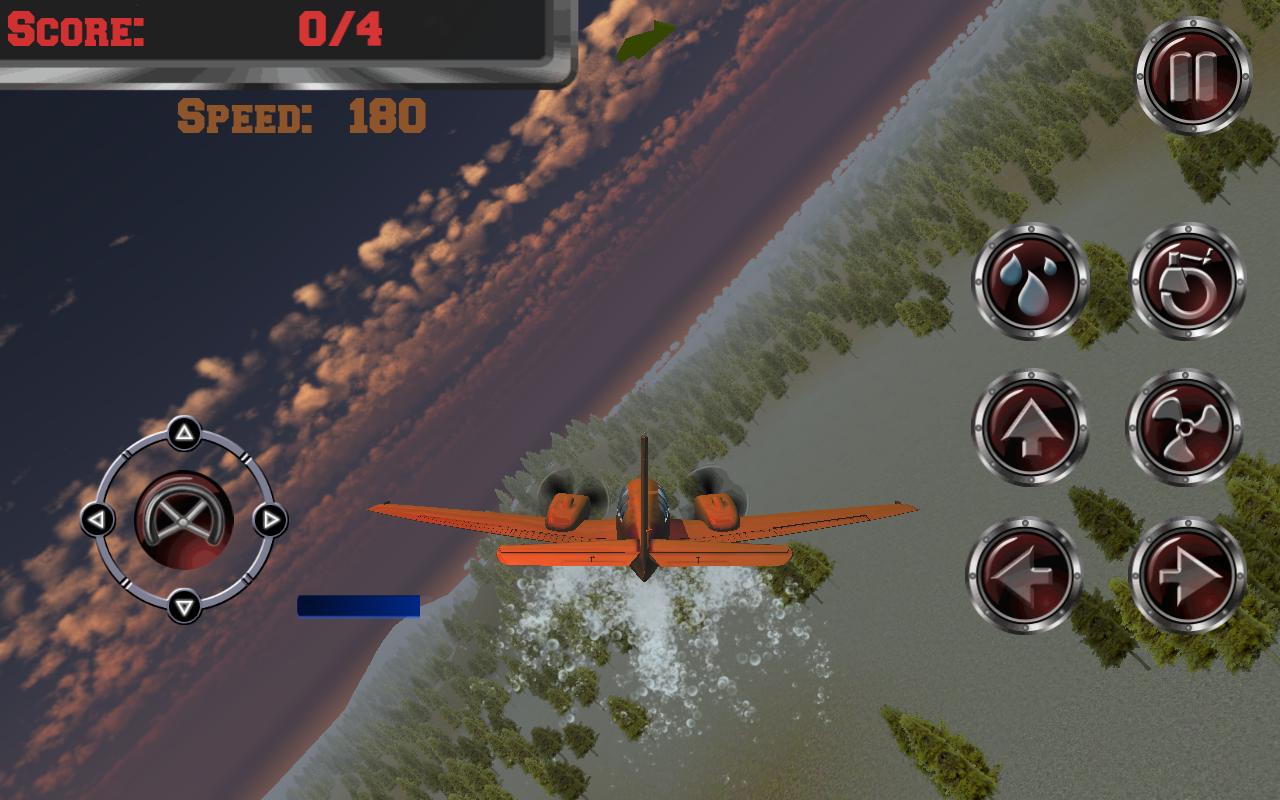This screenshot has height=800, width=1280.
Task: Tap the green waypoint arrow indicator
Action: point(644,43)
